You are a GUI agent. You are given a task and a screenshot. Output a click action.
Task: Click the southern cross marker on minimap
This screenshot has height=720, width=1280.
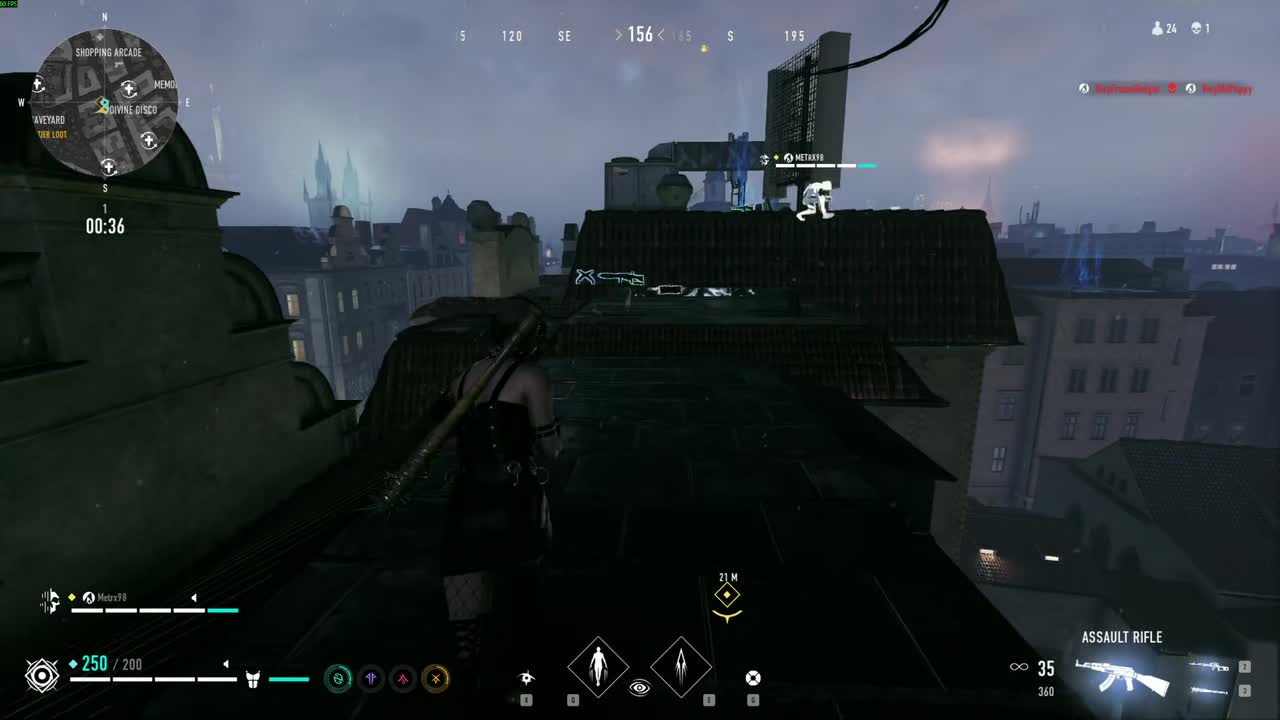coord(109,166)
